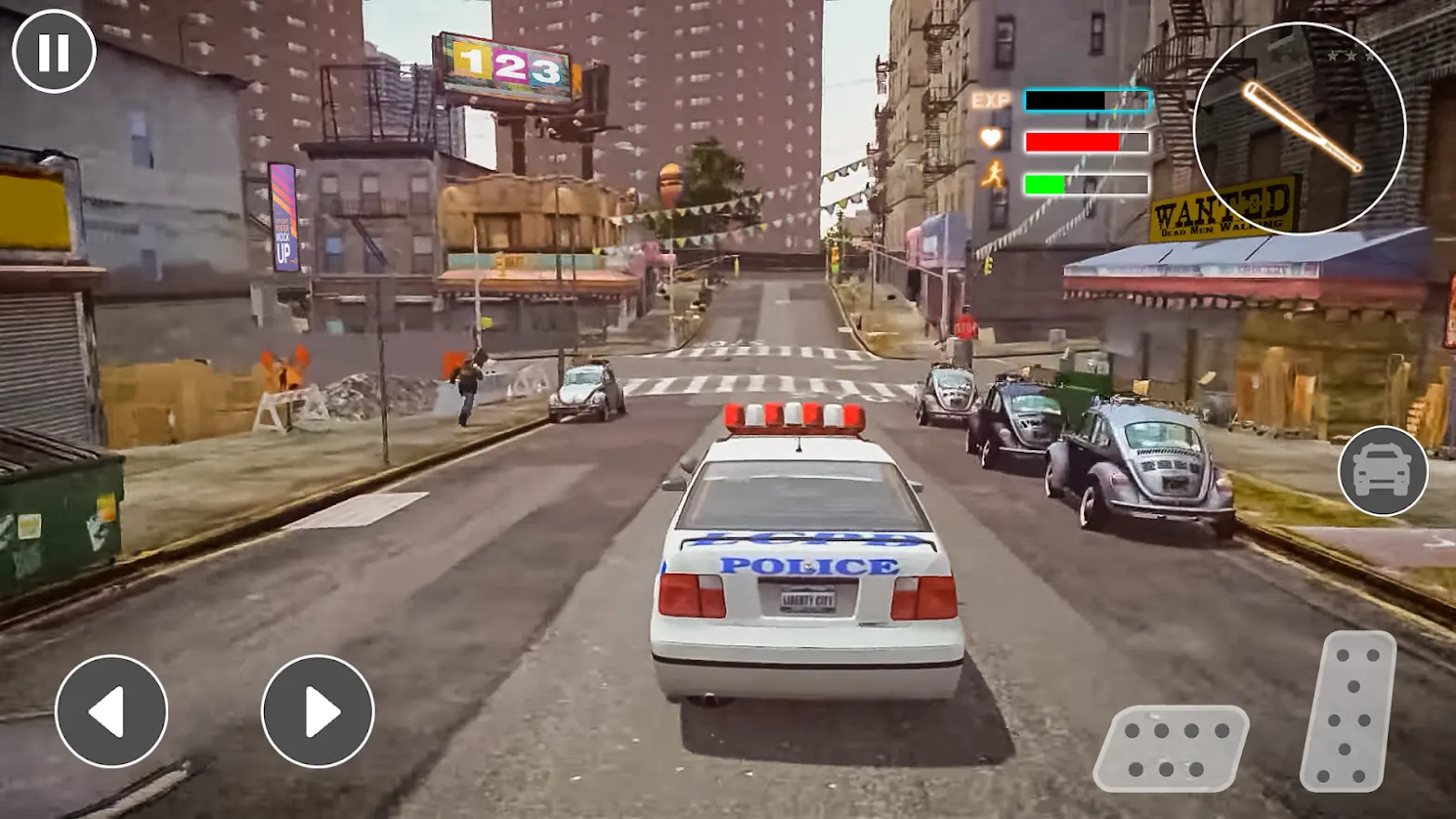
Task: Tap the brake pedal
Action: click(x=1170, y=748)
